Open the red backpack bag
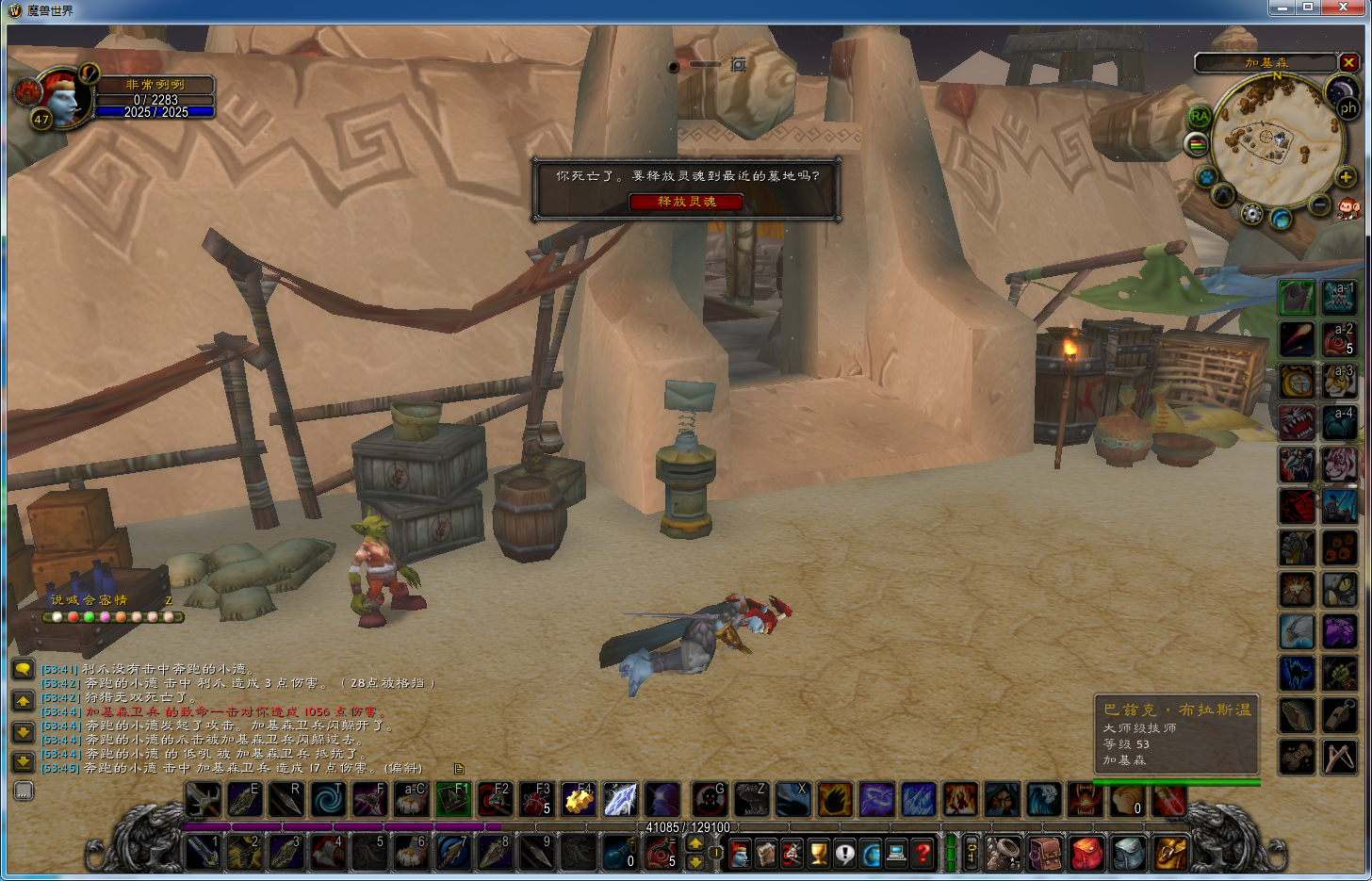This screenshot has width=1372, height=881. pos(1086,854)
